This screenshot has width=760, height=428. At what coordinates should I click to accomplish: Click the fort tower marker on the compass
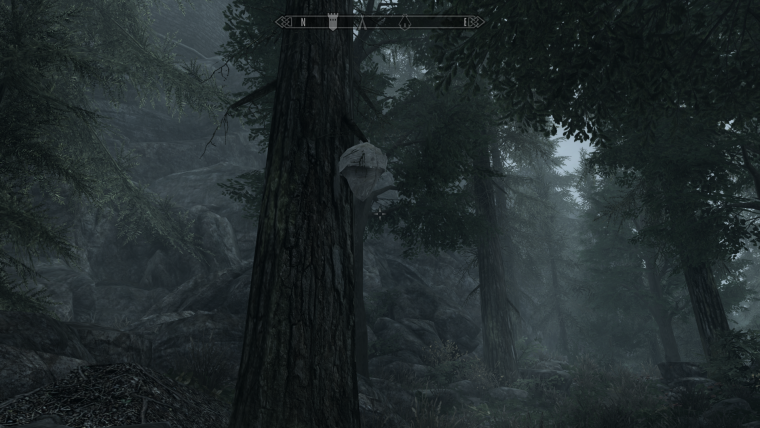333,22
